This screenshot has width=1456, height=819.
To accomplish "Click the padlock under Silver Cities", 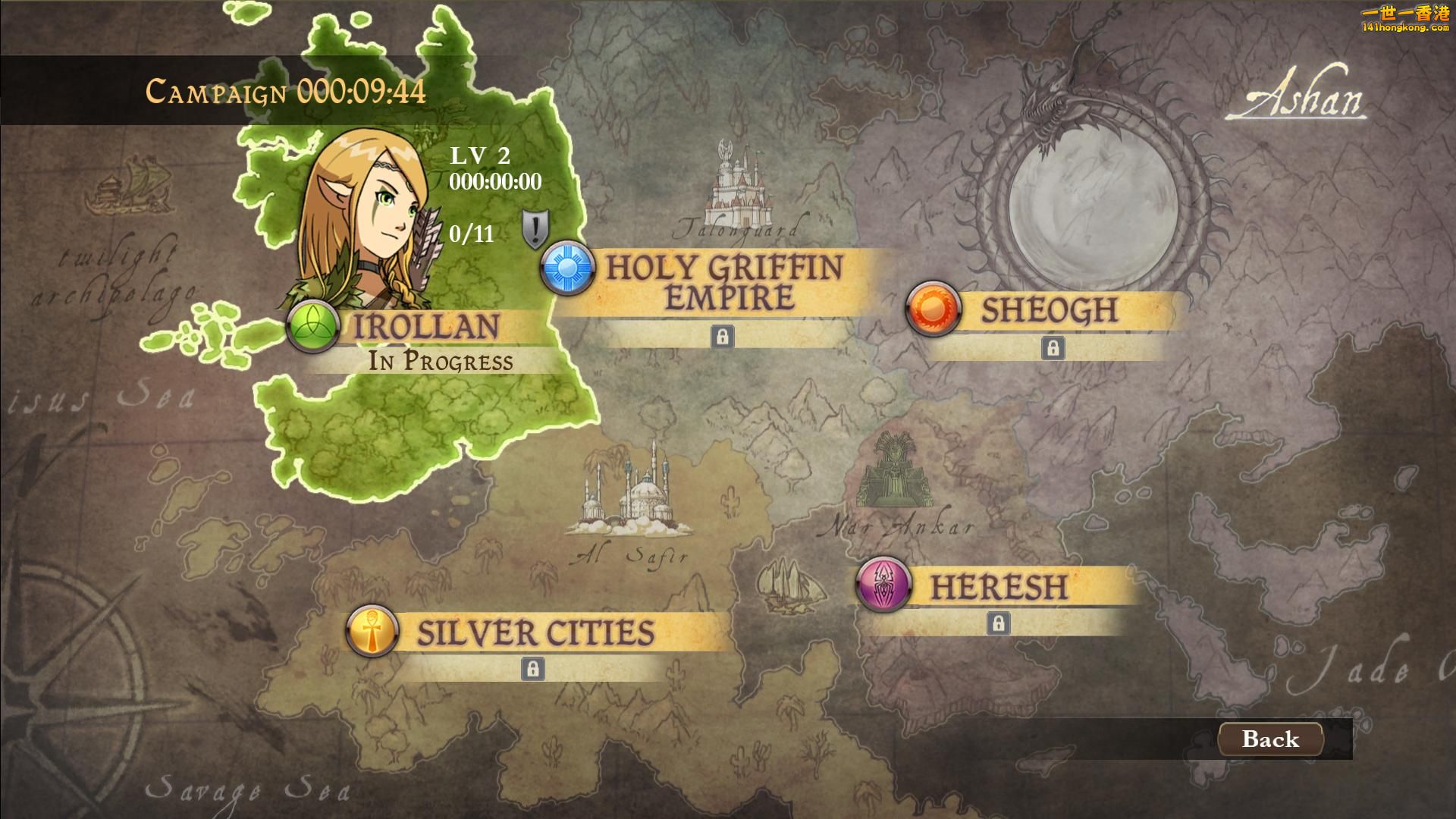I will coord(533,669).
